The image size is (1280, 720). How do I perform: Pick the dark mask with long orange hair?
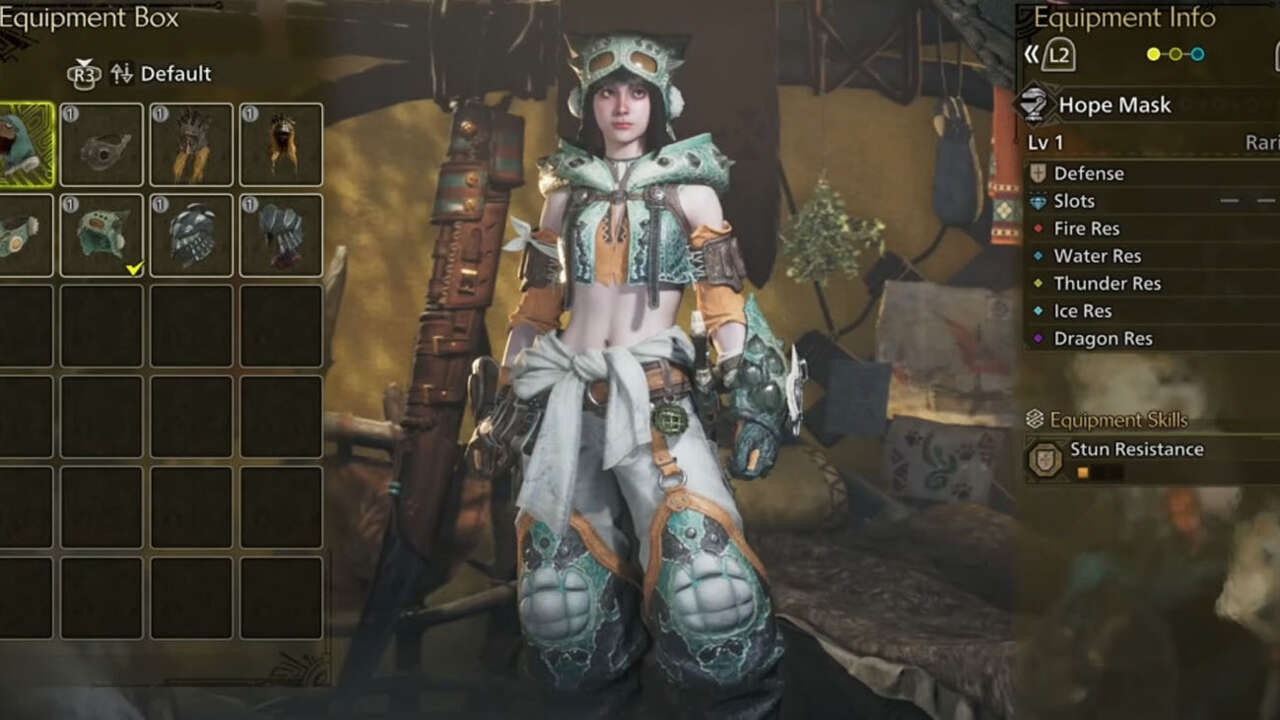click(281, 145)
